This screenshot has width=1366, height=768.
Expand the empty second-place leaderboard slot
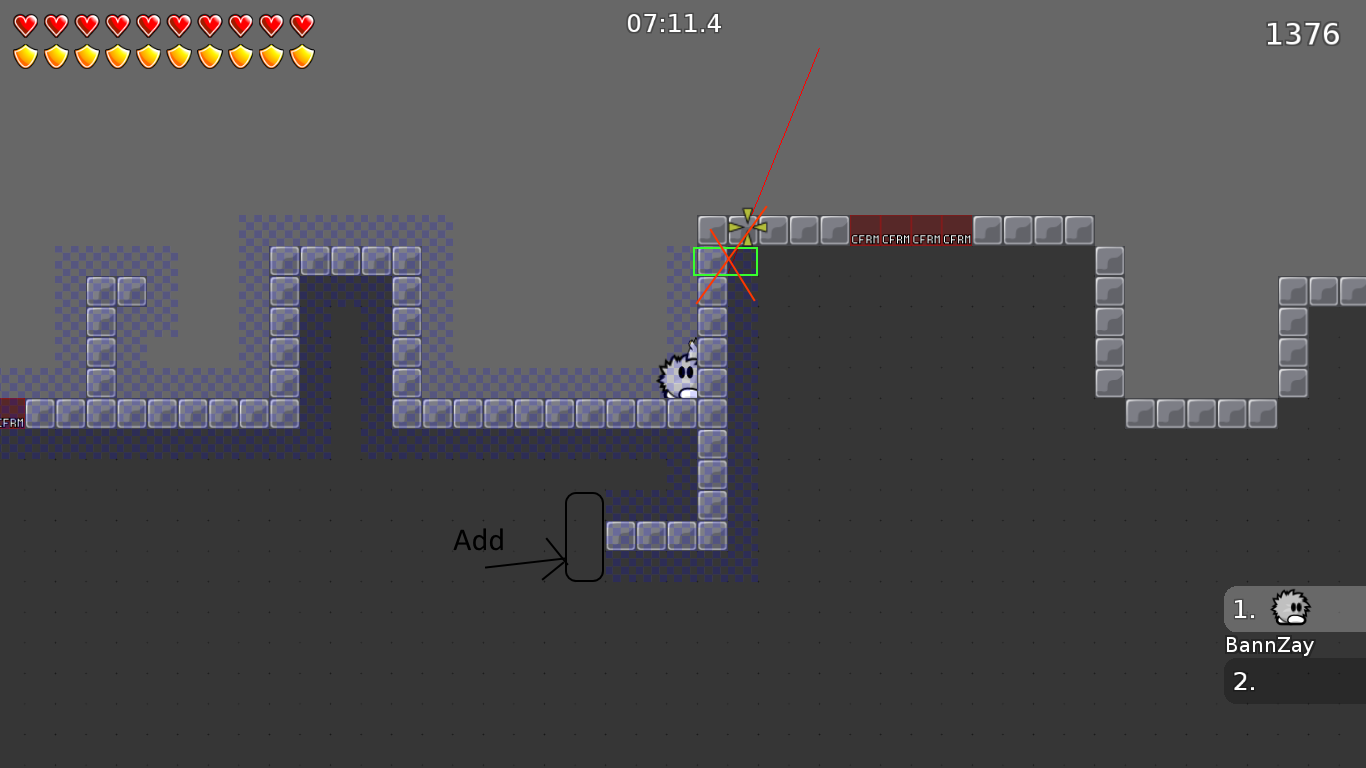click(1293, 682)
